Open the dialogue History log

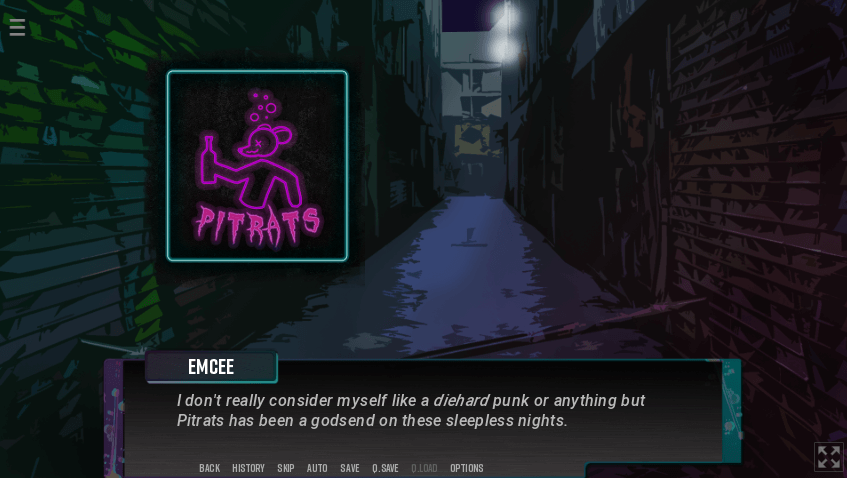[x=248, y=468]
